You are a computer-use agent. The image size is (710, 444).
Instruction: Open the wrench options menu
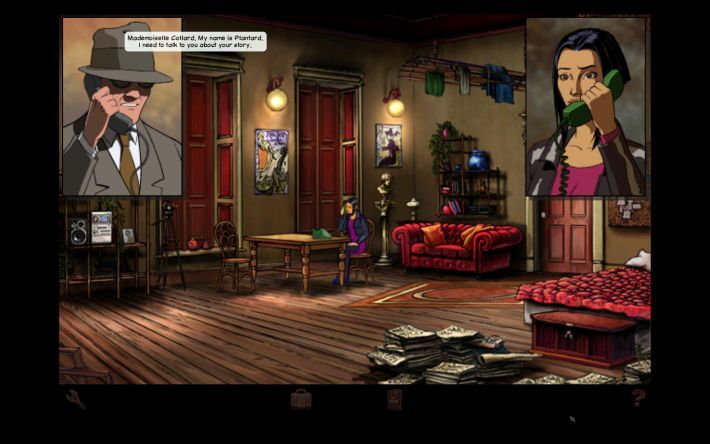(x=77, y=400)
